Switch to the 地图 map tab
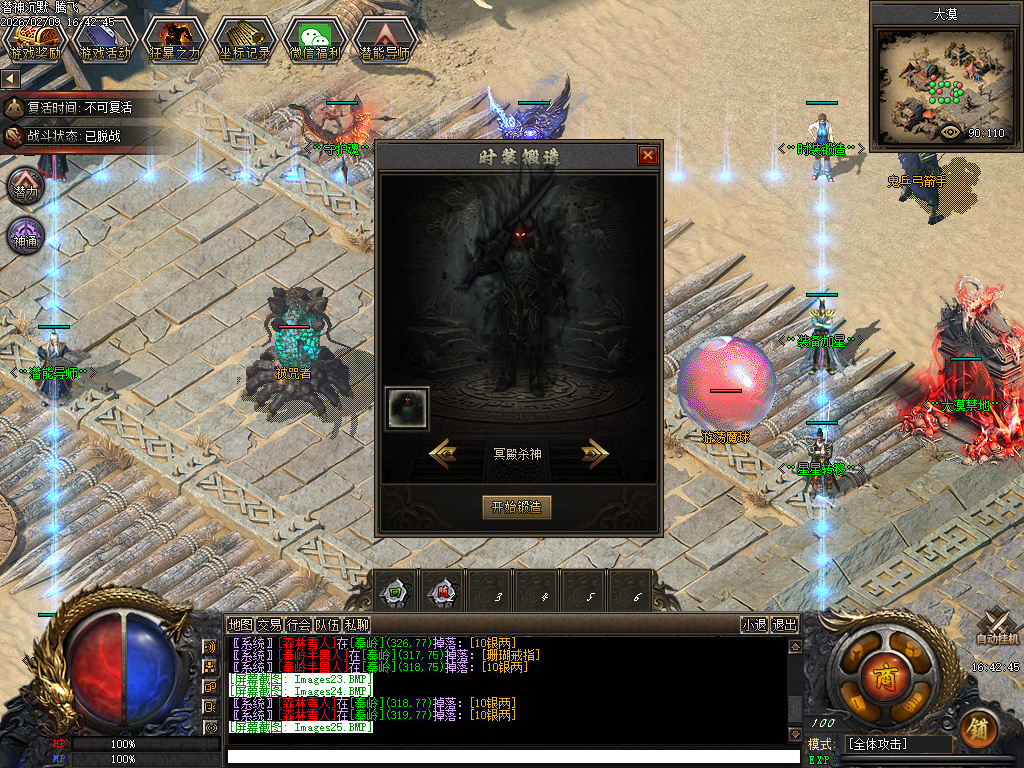Image resolution: width=1024 pixels, height=768 pixels. coord(240,625)
